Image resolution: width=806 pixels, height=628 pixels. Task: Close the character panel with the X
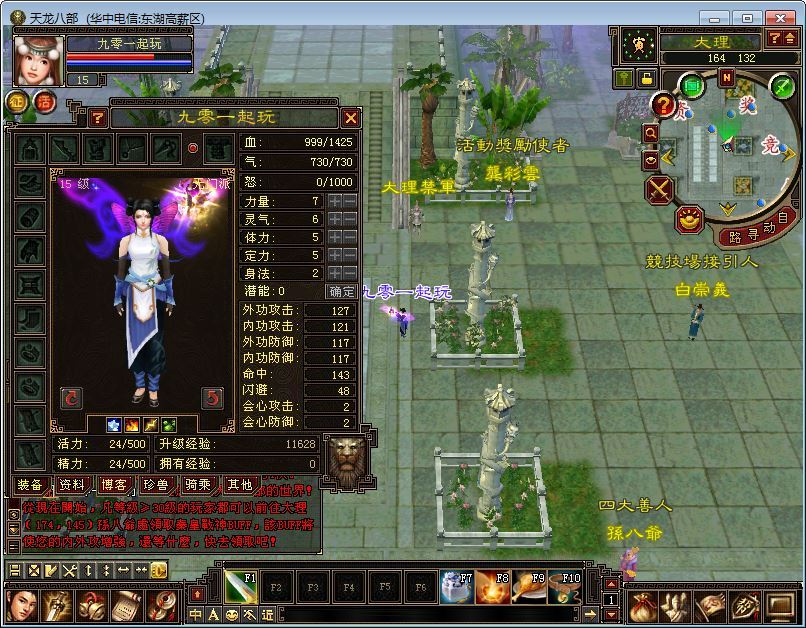pyautogui.click(x=349, y=118)
